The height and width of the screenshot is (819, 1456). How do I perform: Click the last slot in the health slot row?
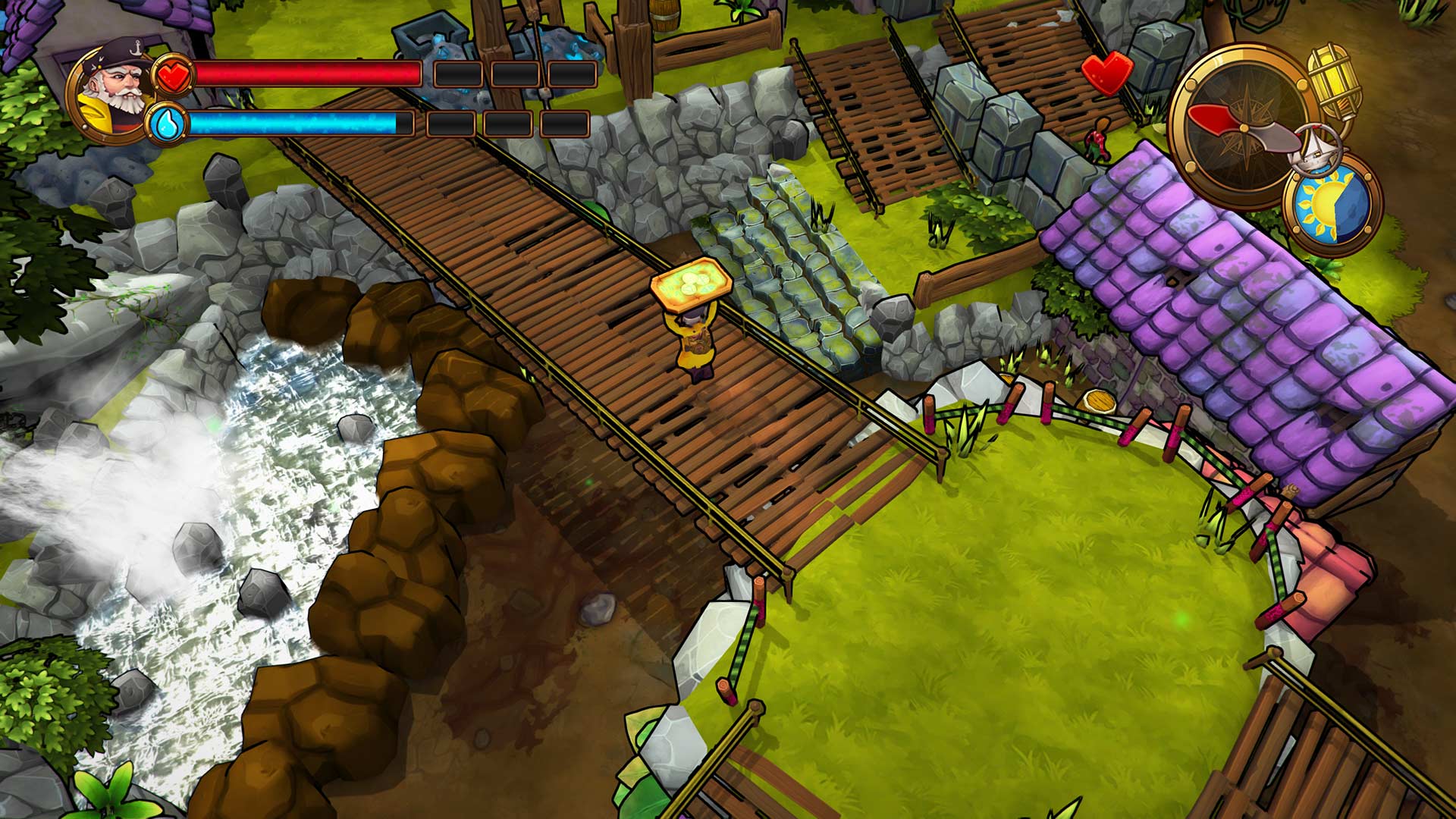(x=573, y=74)
